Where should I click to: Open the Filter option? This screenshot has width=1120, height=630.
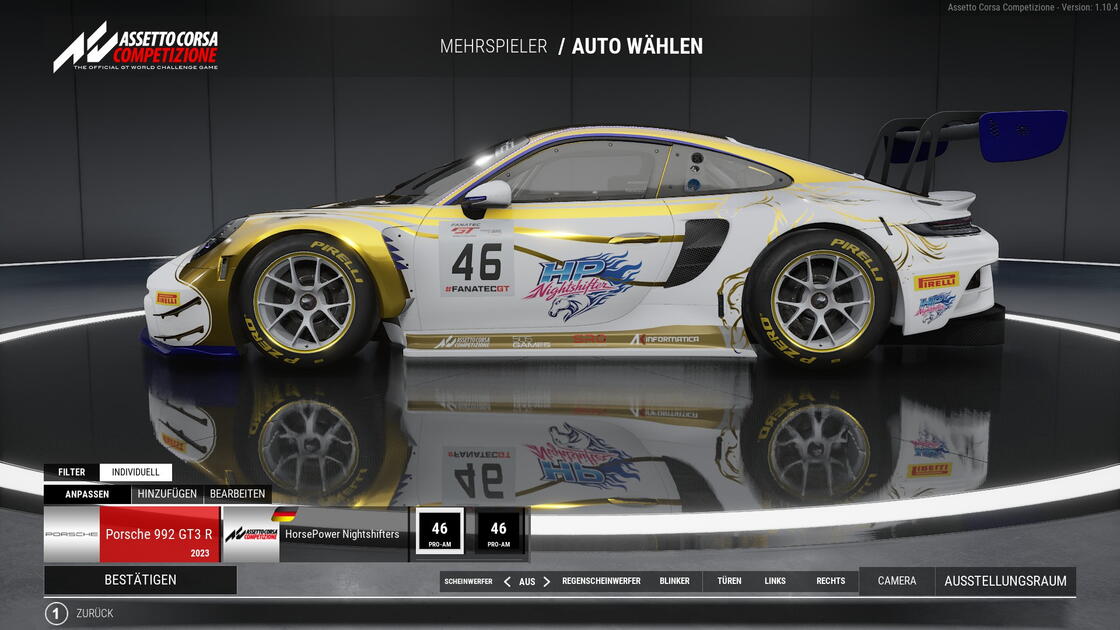(71, 472)
